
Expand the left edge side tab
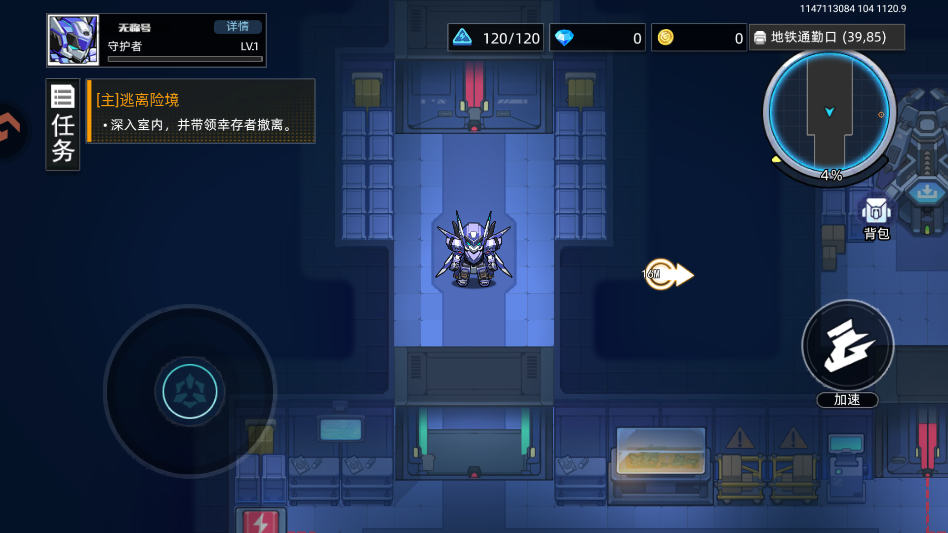pos(10,129)
